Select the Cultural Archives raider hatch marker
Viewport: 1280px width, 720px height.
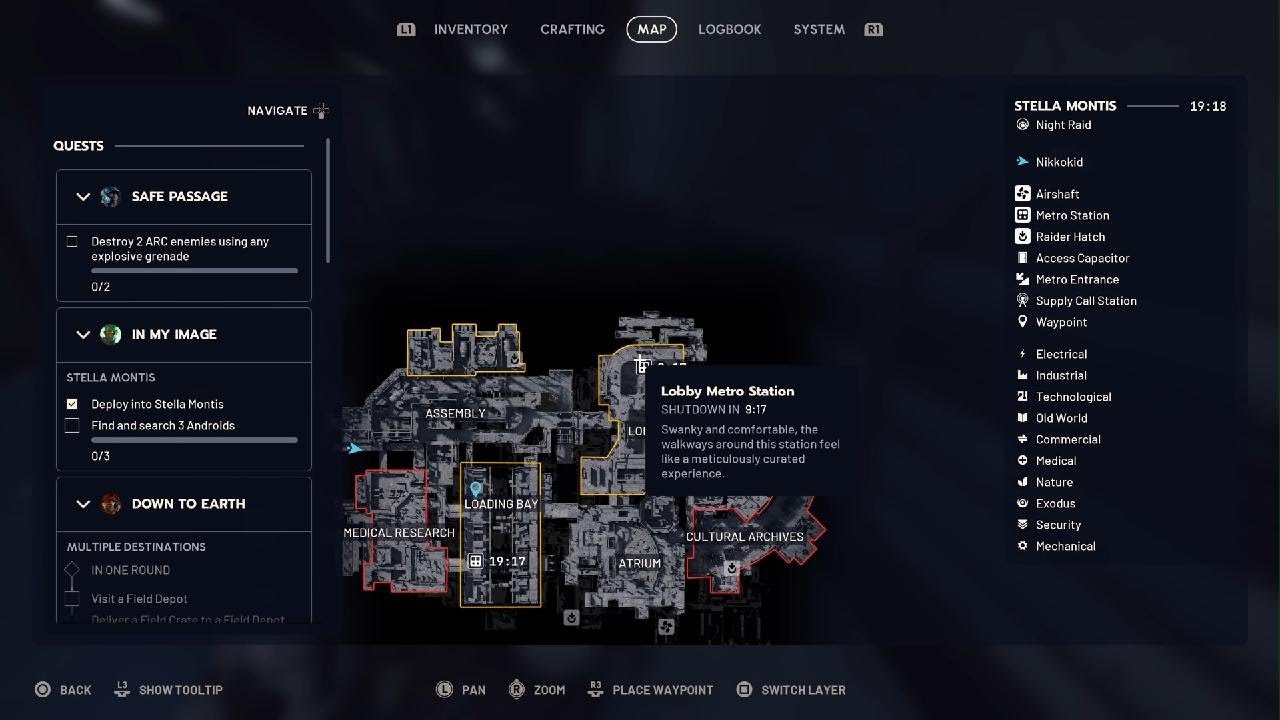click(x=733, y=568)
